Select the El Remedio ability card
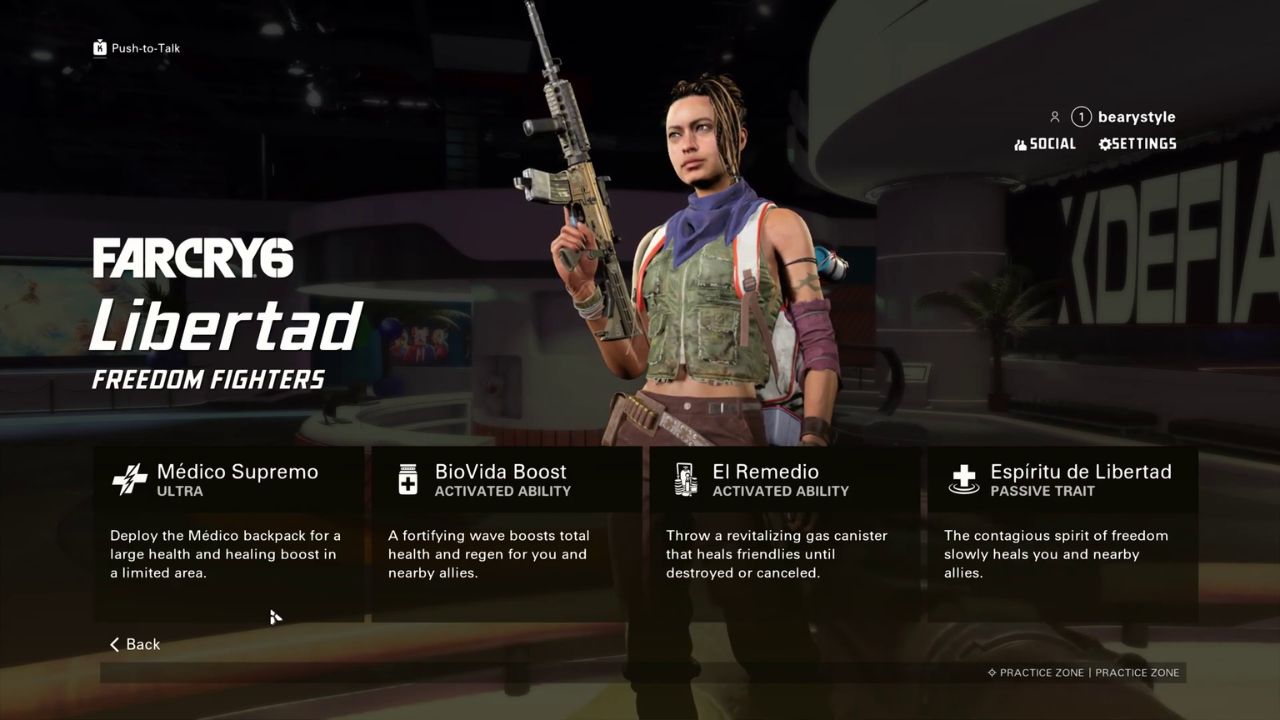Viewport: 1280px width, 720px height. [784, 533]
